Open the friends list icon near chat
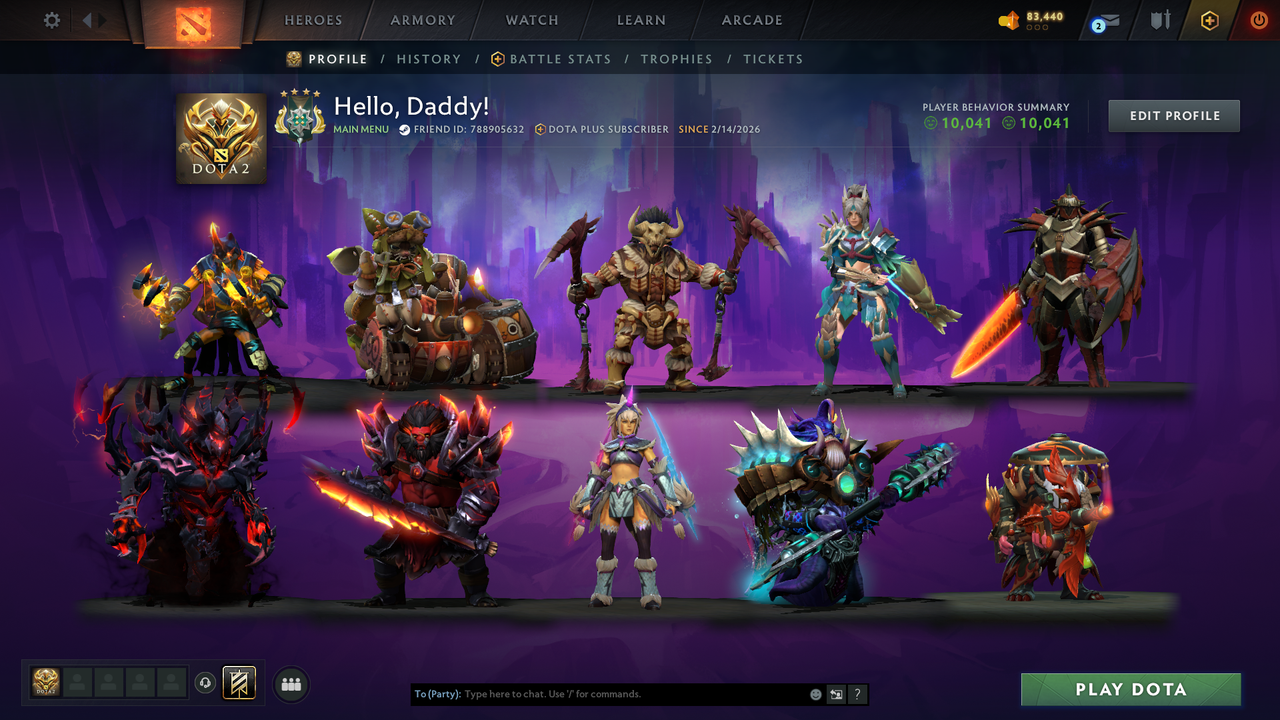This screenshot has height=720, width=1280. [x=290, y=684]
